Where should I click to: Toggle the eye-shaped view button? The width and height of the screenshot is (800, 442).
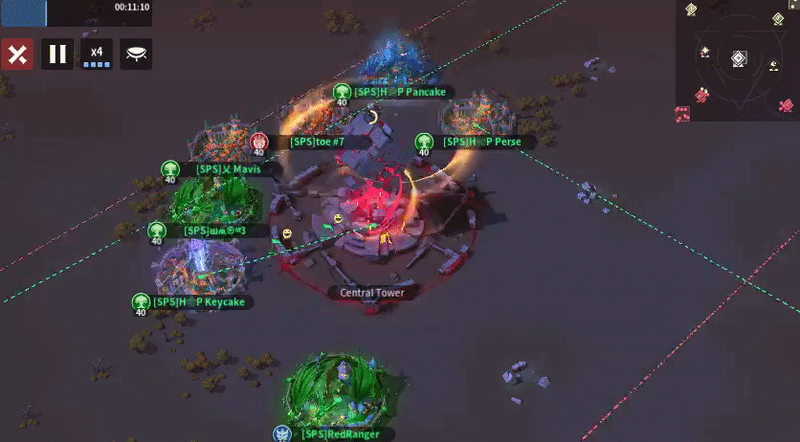tap(136, 54)
